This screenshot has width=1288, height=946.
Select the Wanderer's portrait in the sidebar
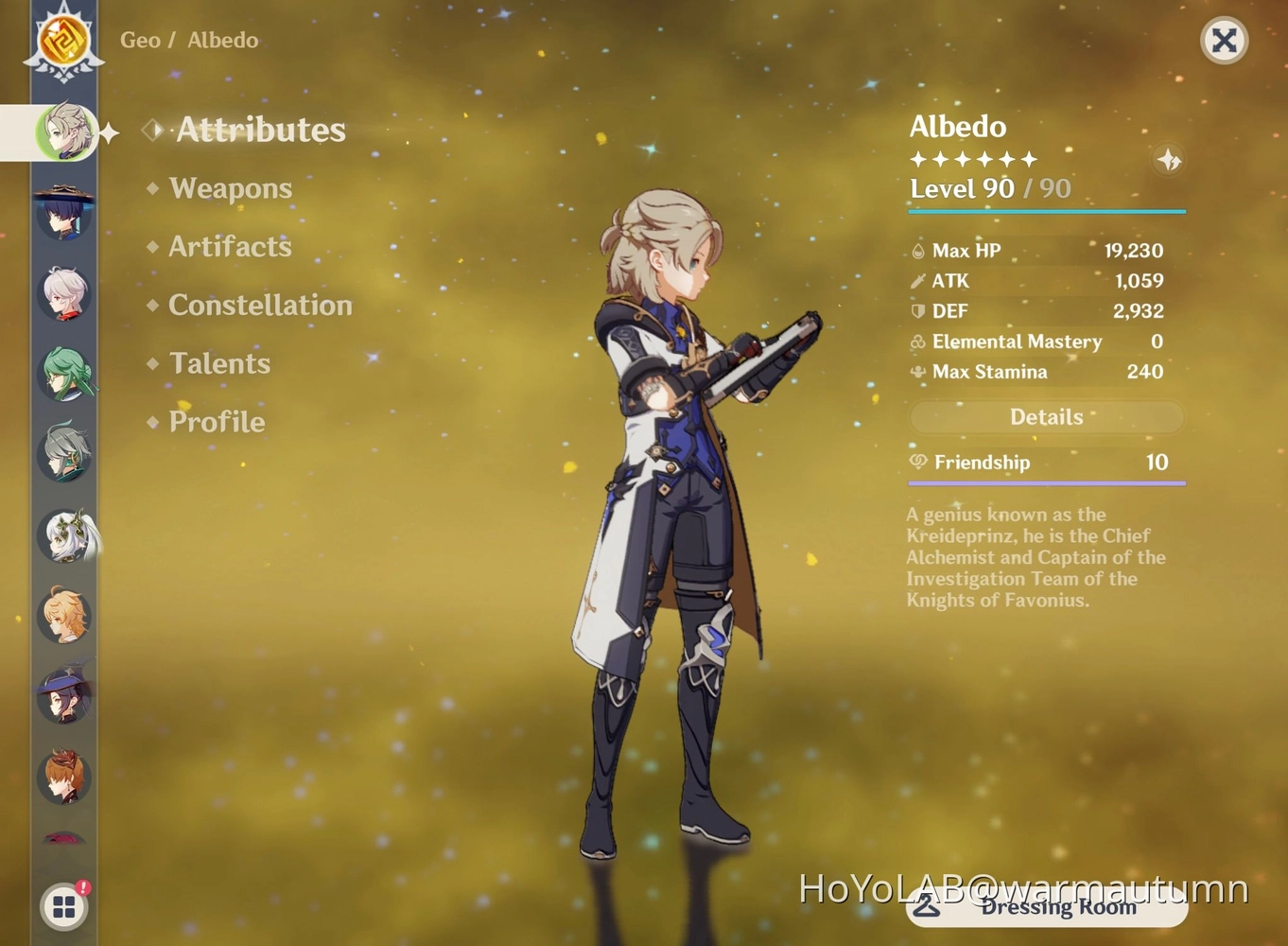(x=62, y=213)
